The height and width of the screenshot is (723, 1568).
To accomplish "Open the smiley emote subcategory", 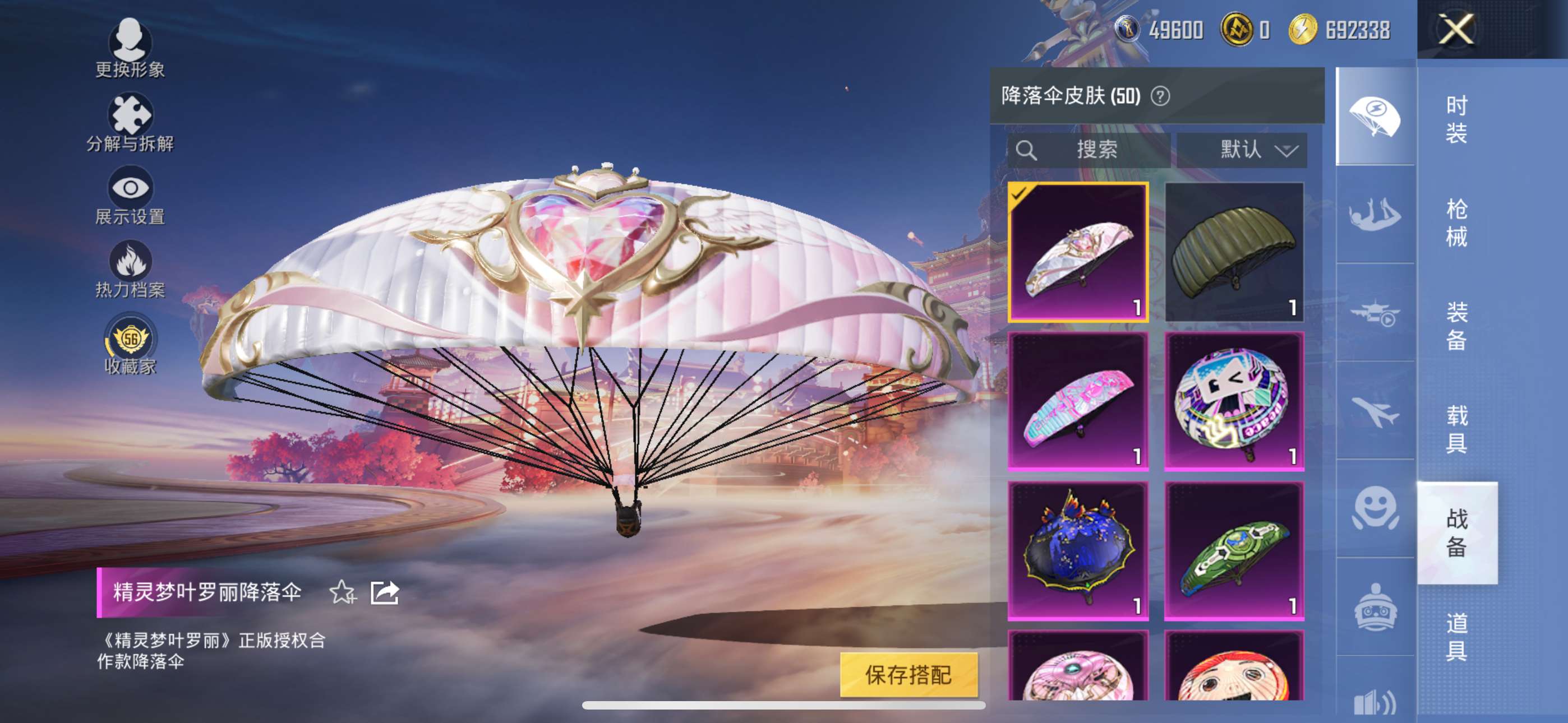I will coord(1375,508).
